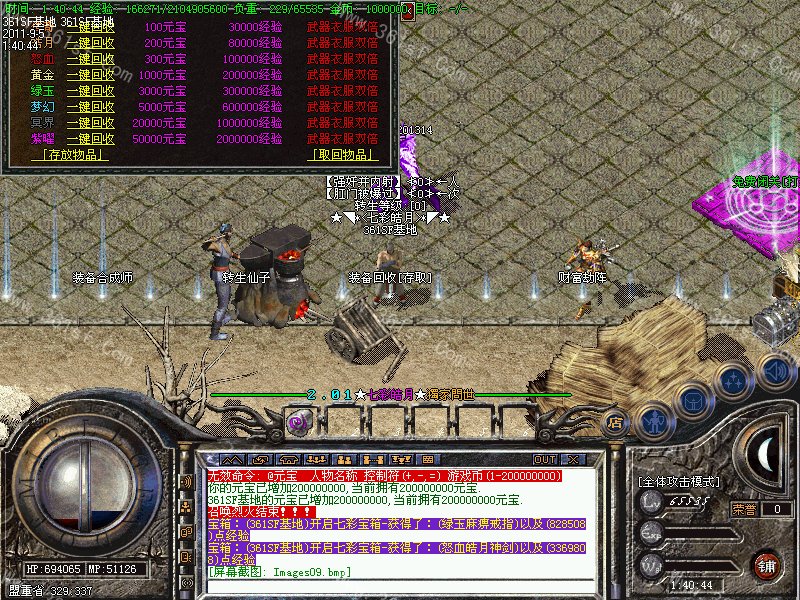Open the 店 shop button
Image resolution: width=800 pixels, height=600 pixels.
[616, 422]
